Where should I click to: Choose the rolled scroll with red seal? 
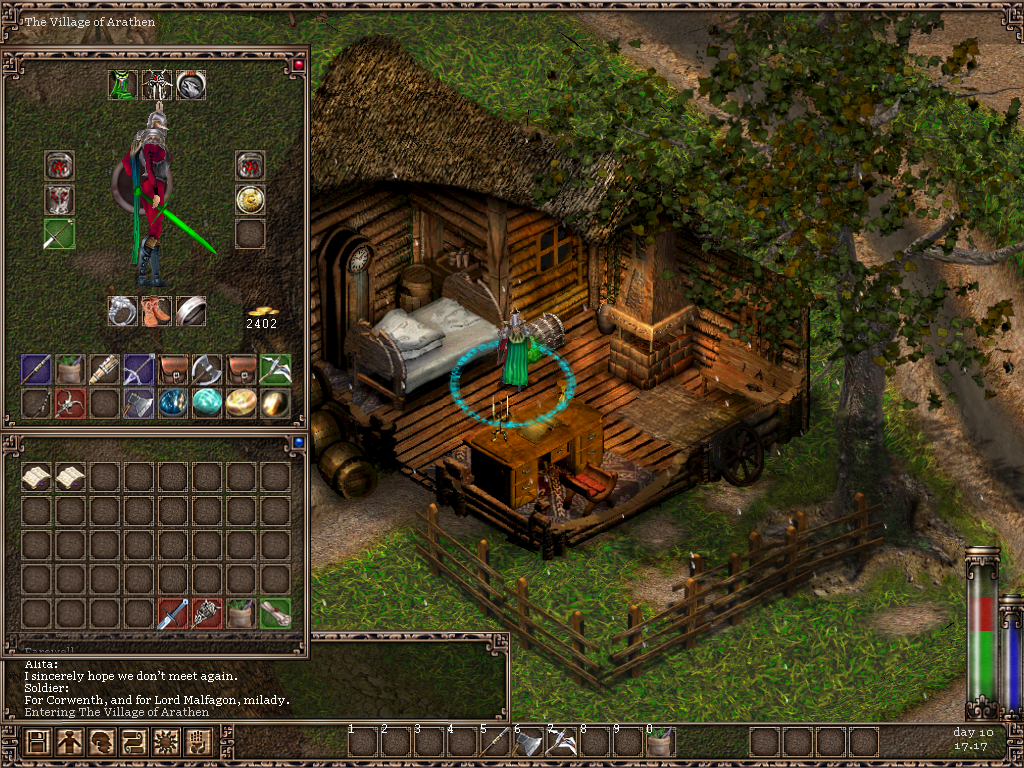[x=275, y=613]
